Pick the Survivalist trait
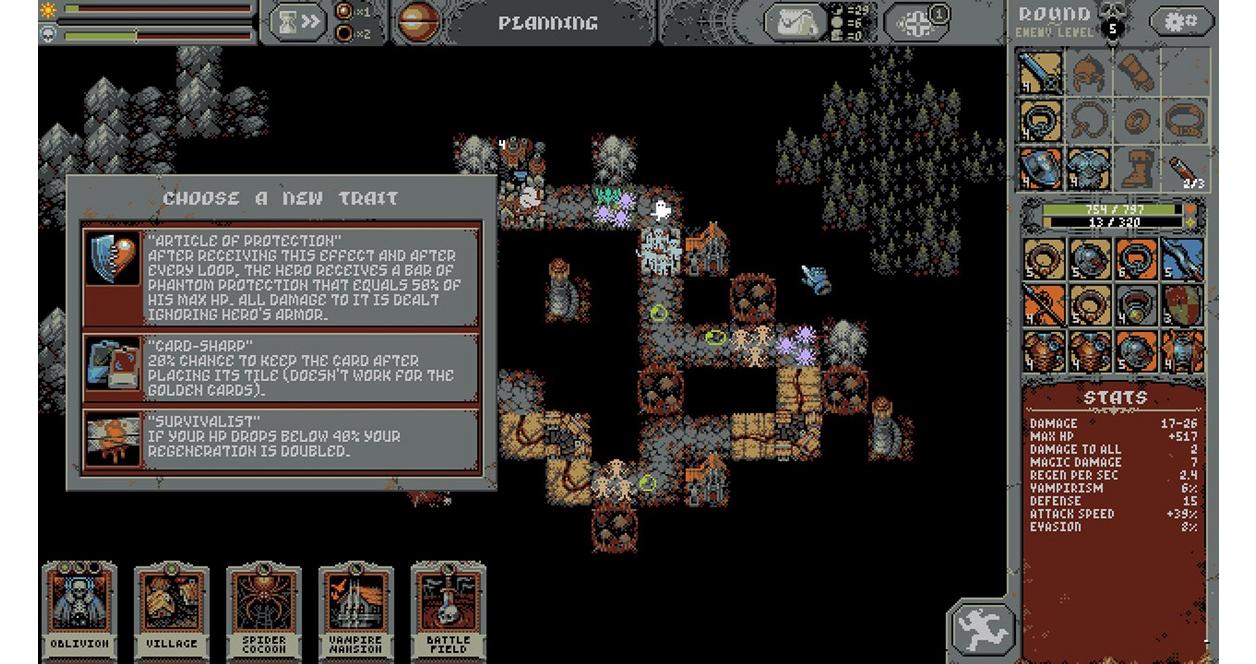Screen dimensions: 1256x664 pos(281,438)
